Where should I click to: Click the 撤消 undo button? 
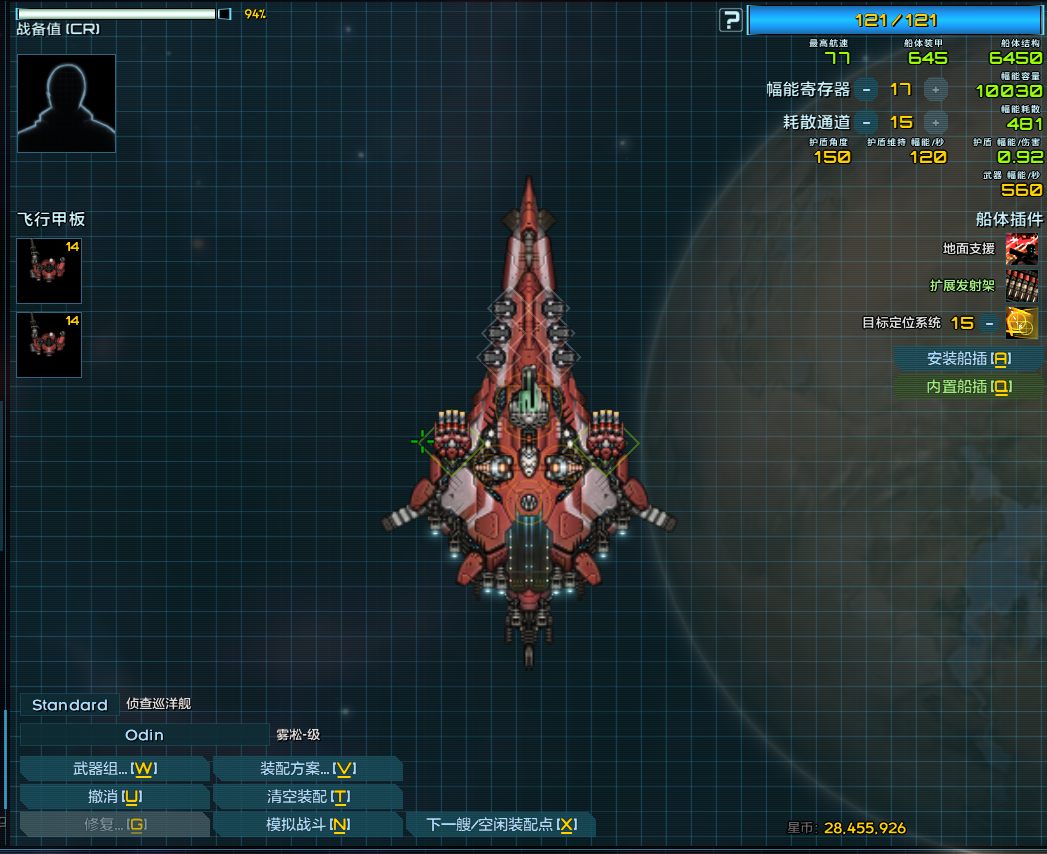(115, 796)
